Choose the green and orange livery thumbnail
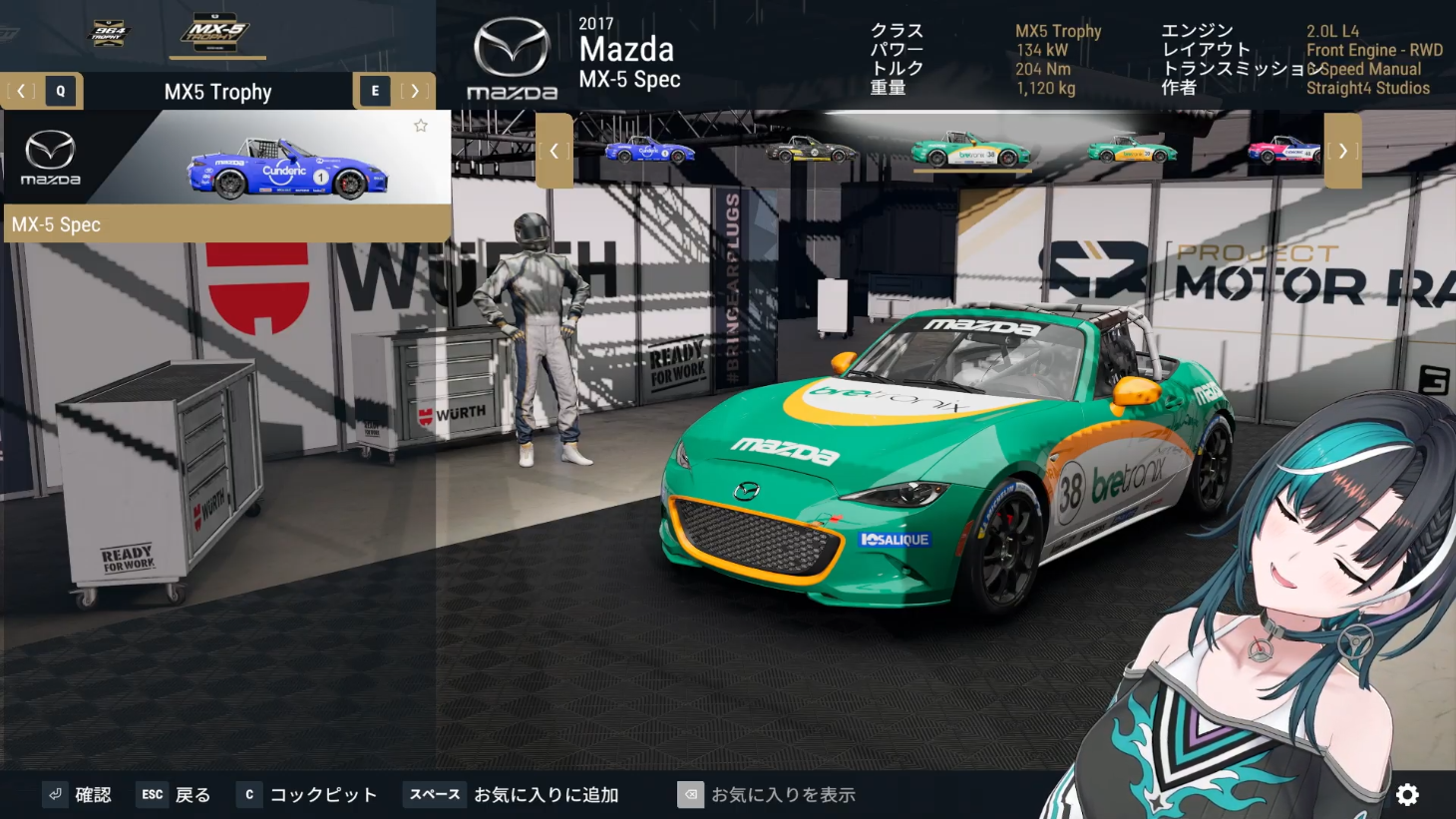The width and height of the screenshot is (1456, 819). [1132, 151]
